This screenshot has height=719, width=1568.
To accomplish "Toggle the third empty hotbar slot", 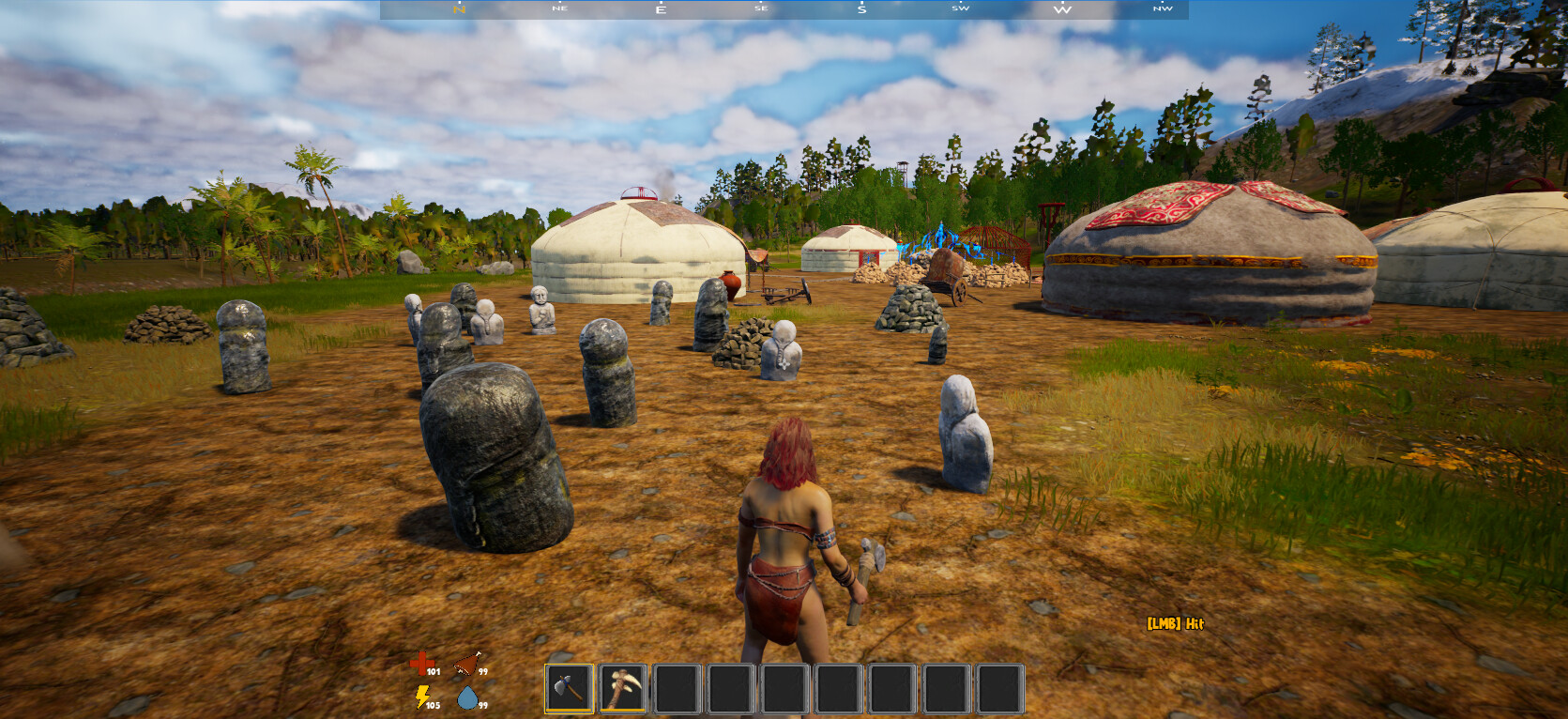I will coord(678,687).
